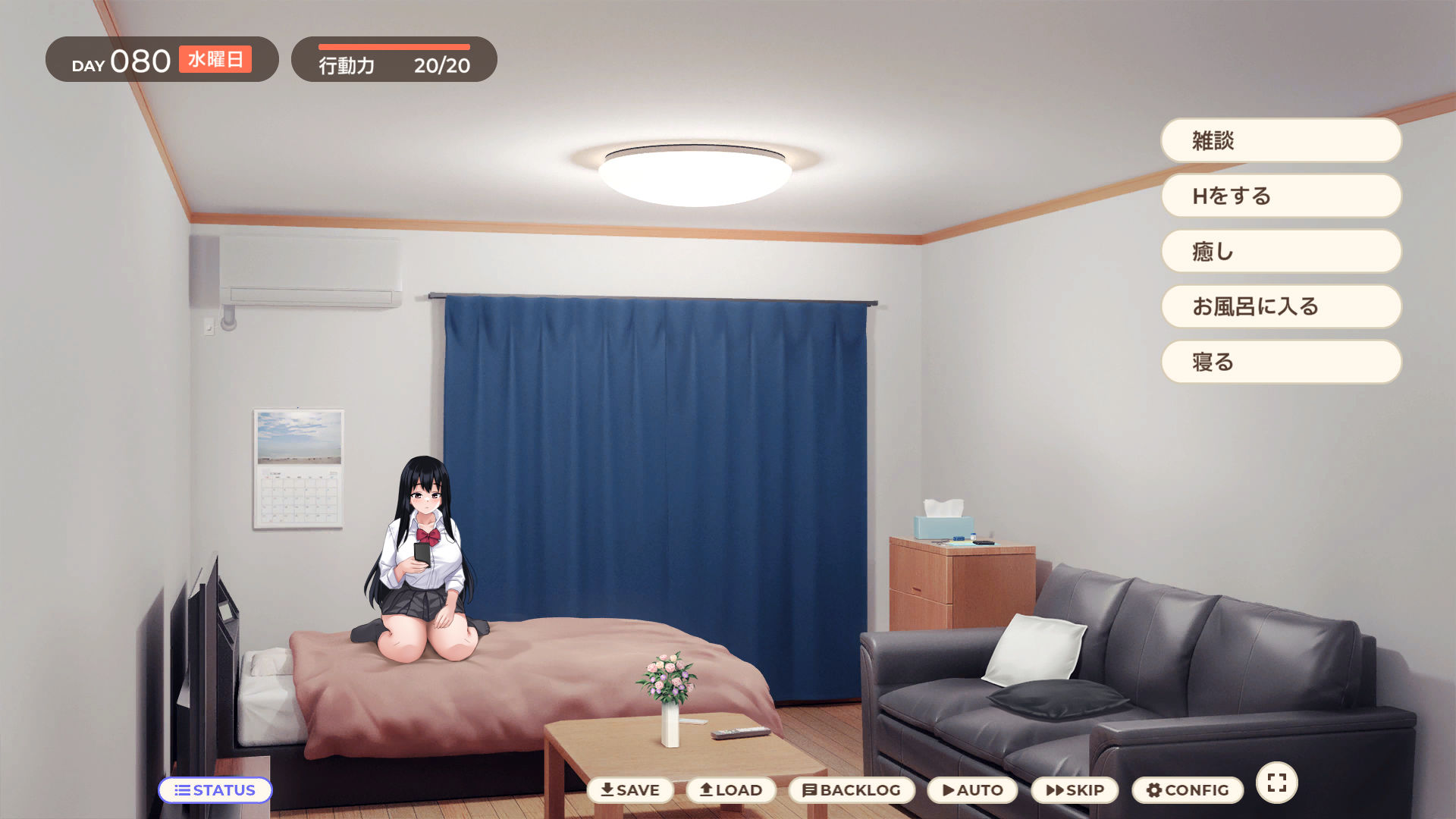Select the Hをする choice
Image resolution: width=1456 pixels, height=819 pixels.
pos(1280,196)
